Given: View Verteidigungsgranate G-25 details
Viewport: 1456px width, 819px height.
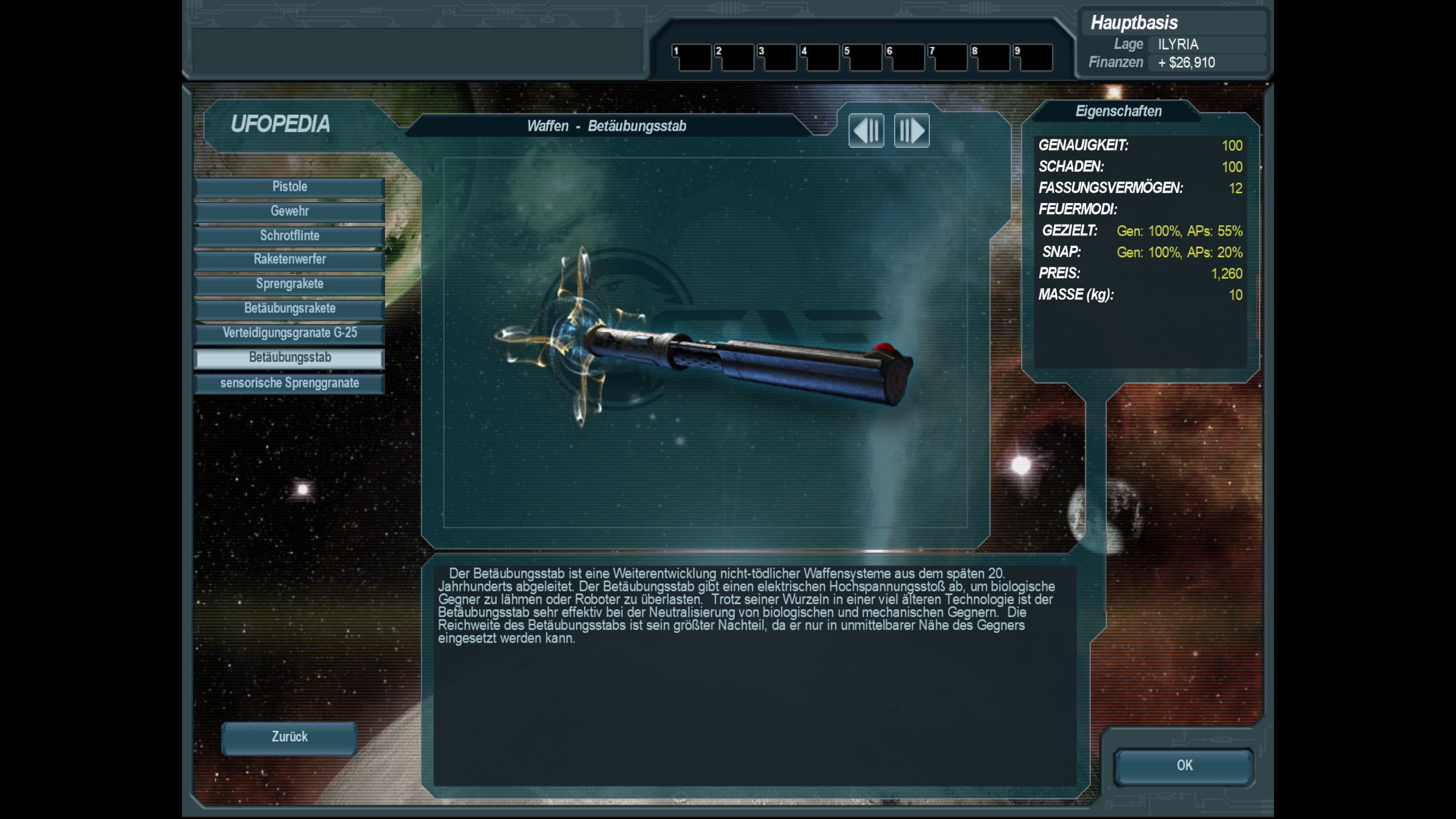Looking at the screenshot, I should pyautogui.click(x=289, y=333).
